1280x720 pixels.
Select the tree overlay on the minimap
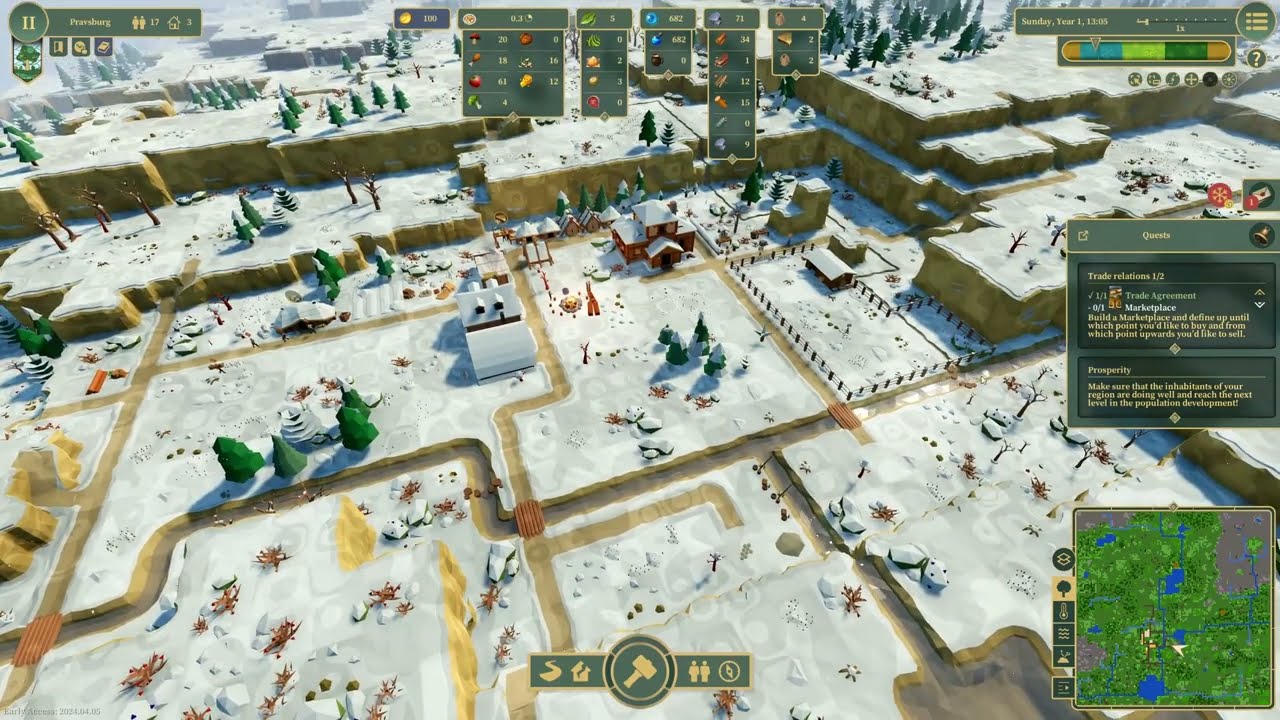pyautogui.click(x=1062, y=588)
